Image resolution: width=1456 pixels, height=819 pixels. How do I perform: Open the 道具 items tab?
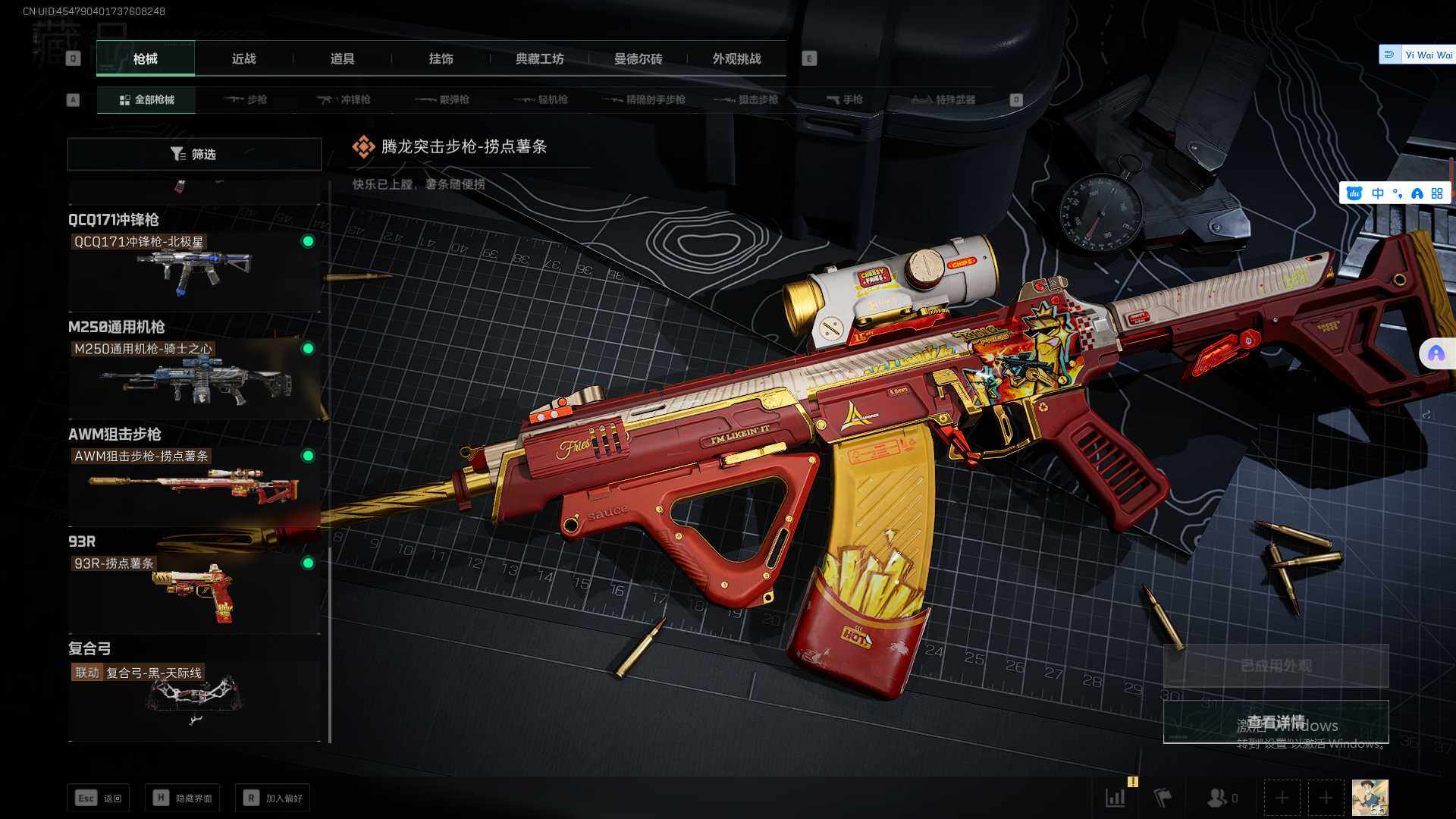[x=342, y=59]
